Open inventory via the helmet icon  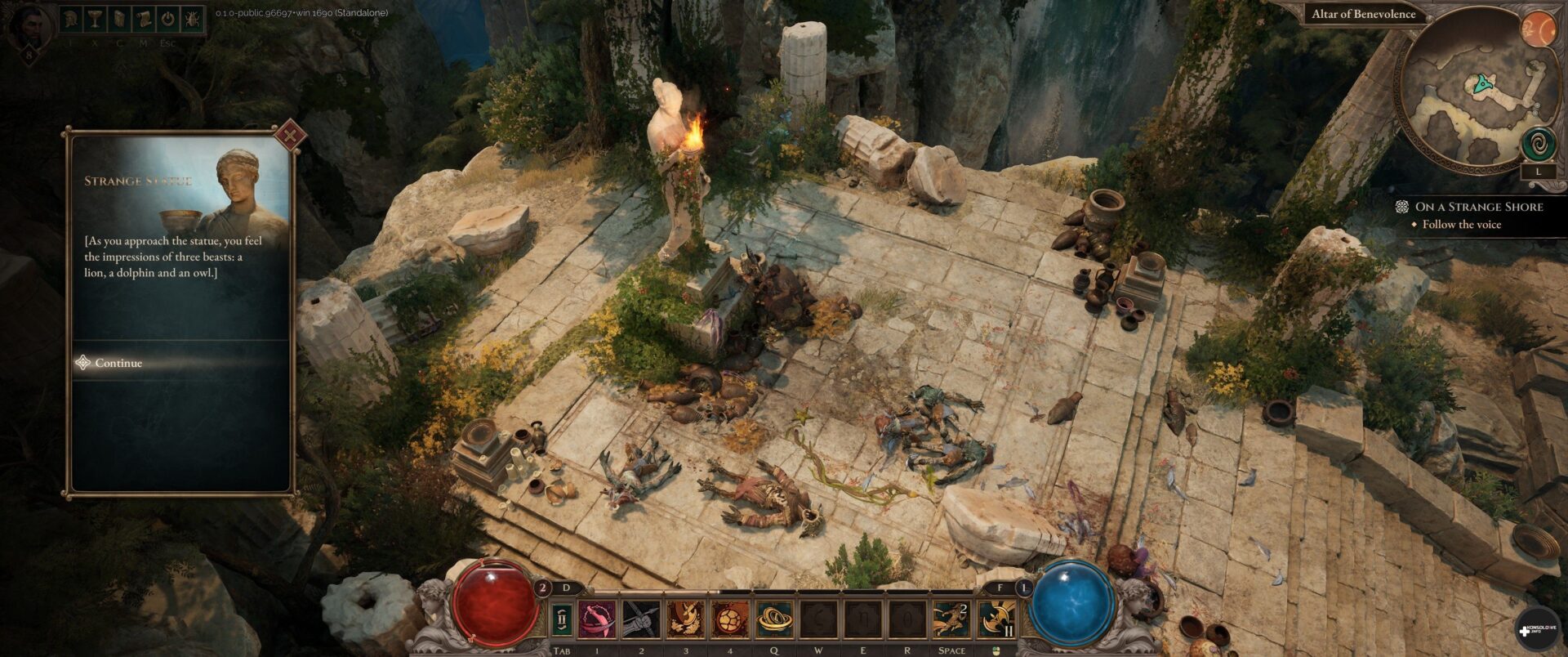tap(71, 20)
